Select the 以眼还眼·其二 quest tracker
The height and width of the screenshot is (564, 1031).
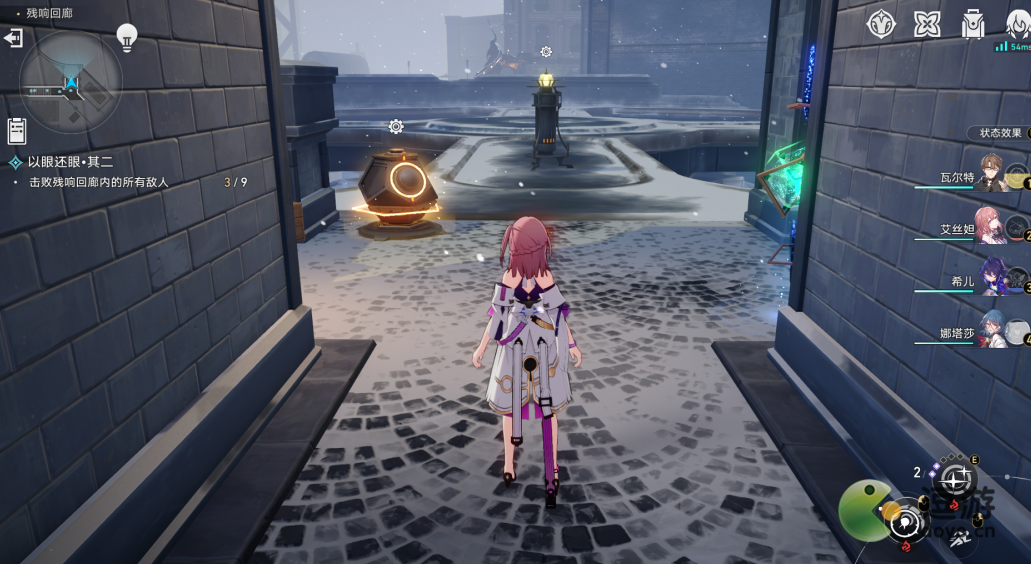coord(70,161)
